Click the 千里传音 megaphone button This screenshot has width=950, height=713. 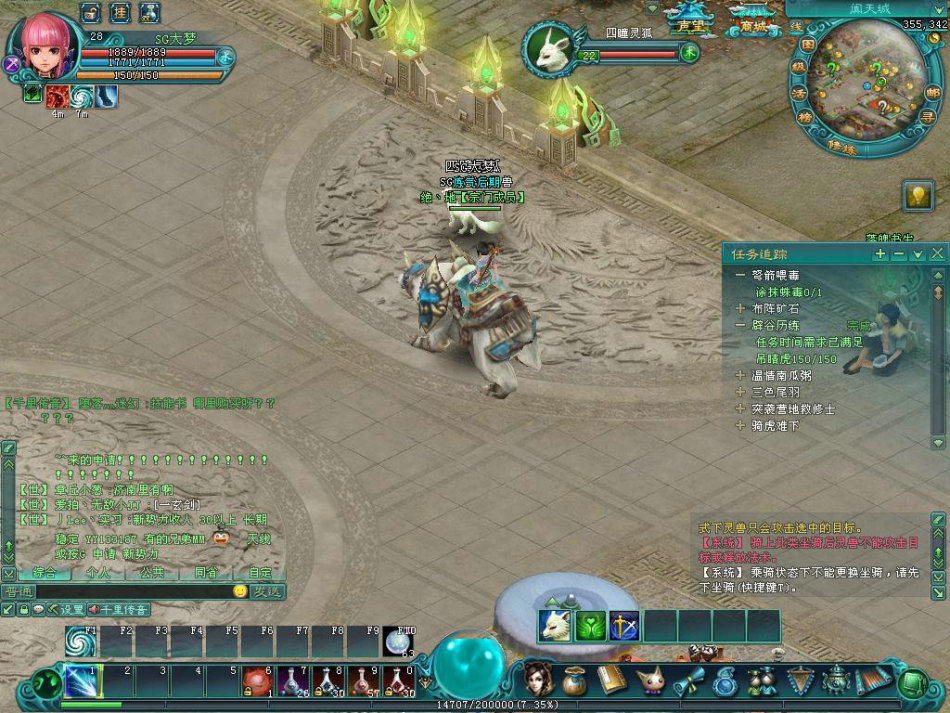[x=118, y=609]
